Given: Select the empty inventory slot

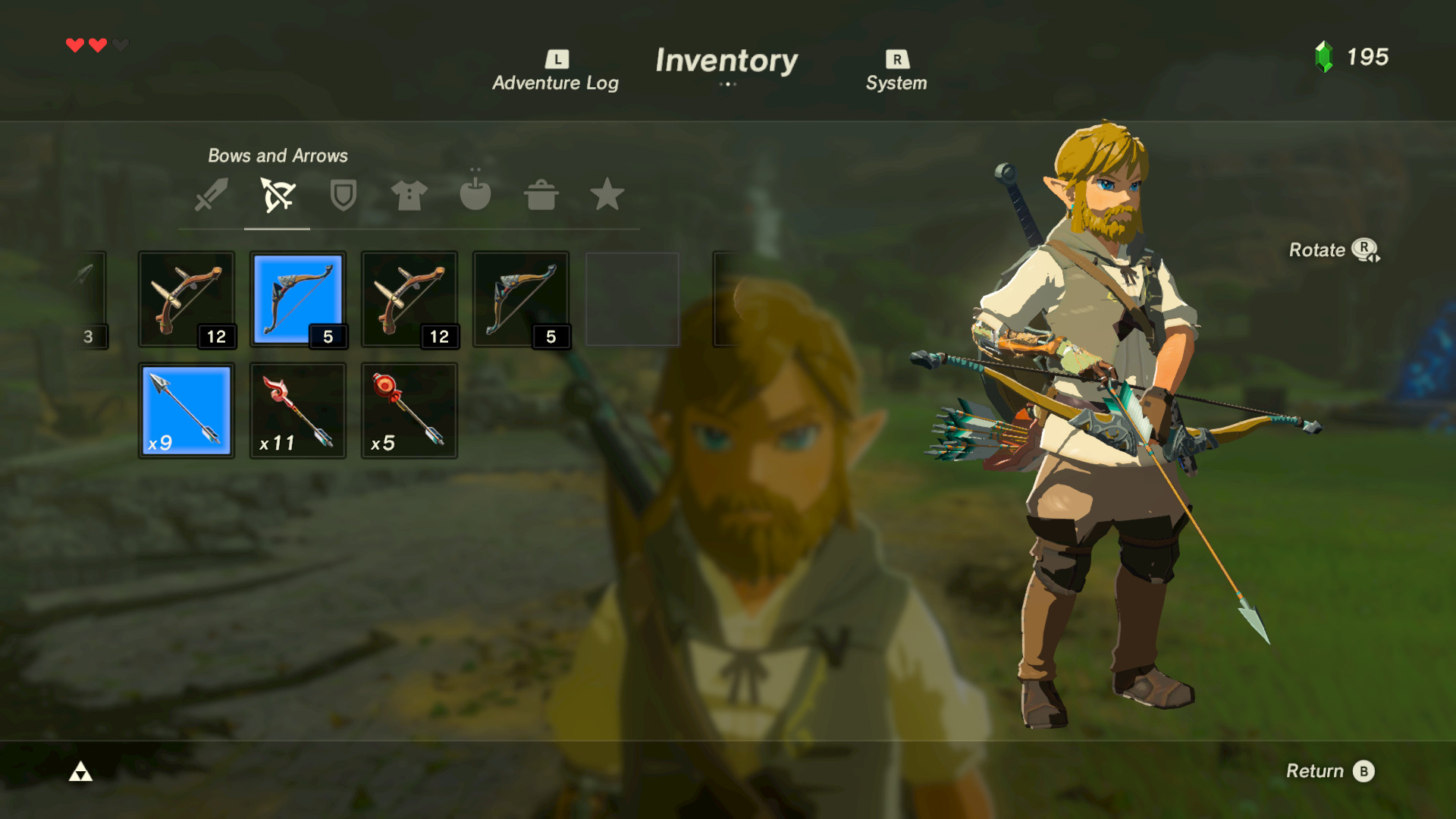Looking at the screenshot, I should [632, 299].
